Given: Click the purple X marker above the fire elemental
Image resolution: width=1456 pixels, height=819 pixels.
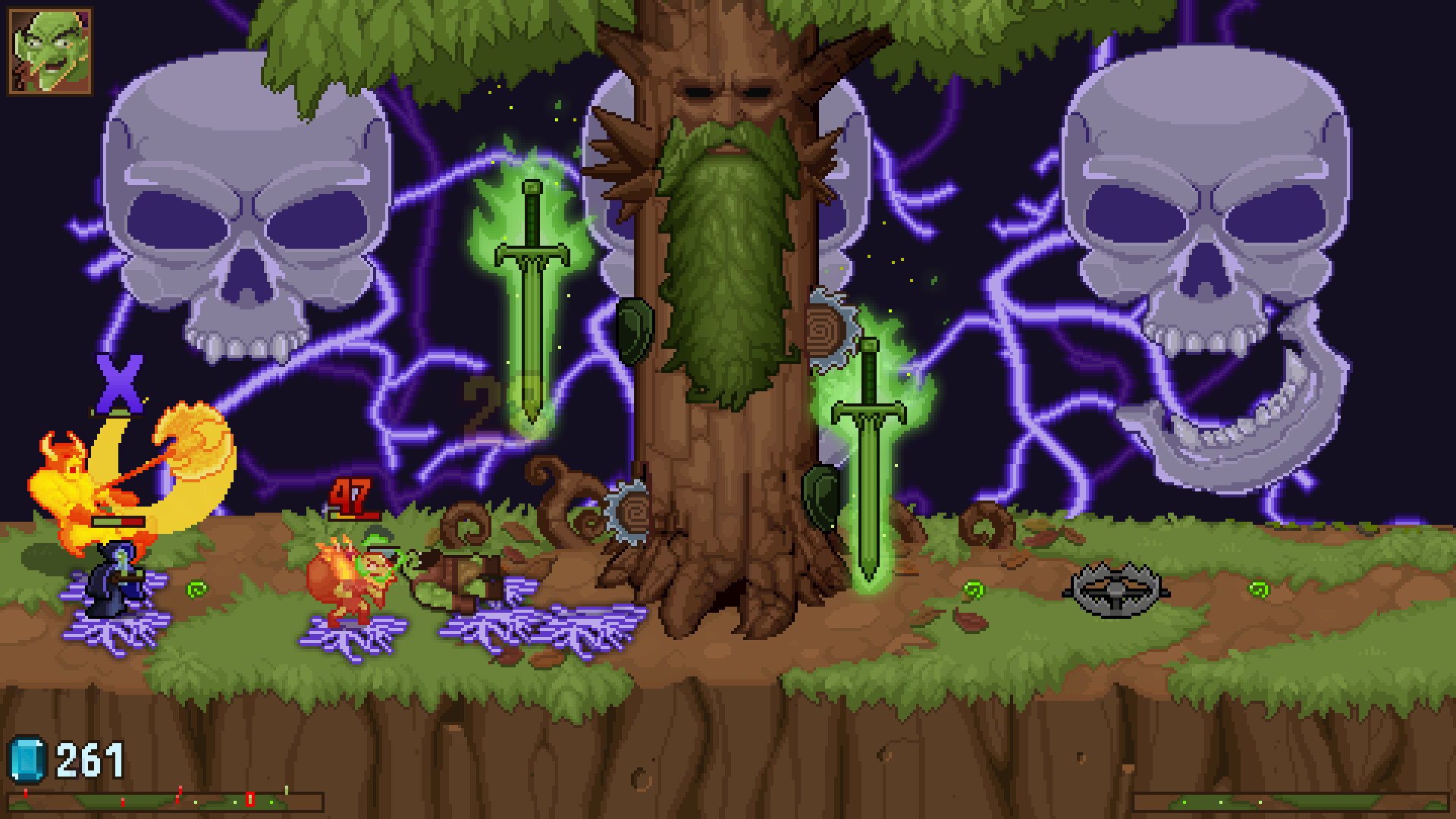Looking at the screenshot, I should tap(120, 381).
